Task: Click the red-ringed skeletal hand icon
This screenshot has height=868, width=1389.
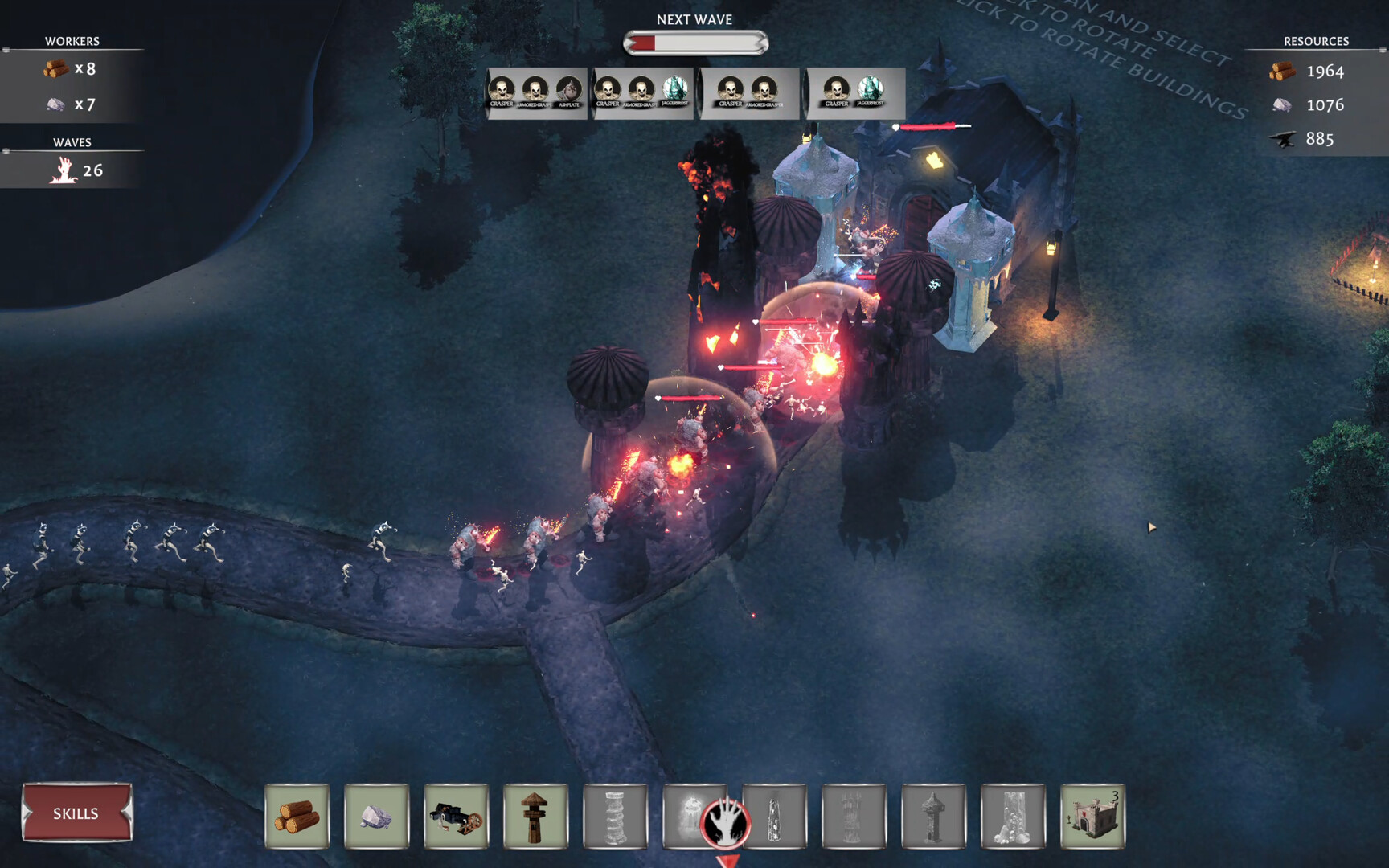Action: click(x=726, y=823)
